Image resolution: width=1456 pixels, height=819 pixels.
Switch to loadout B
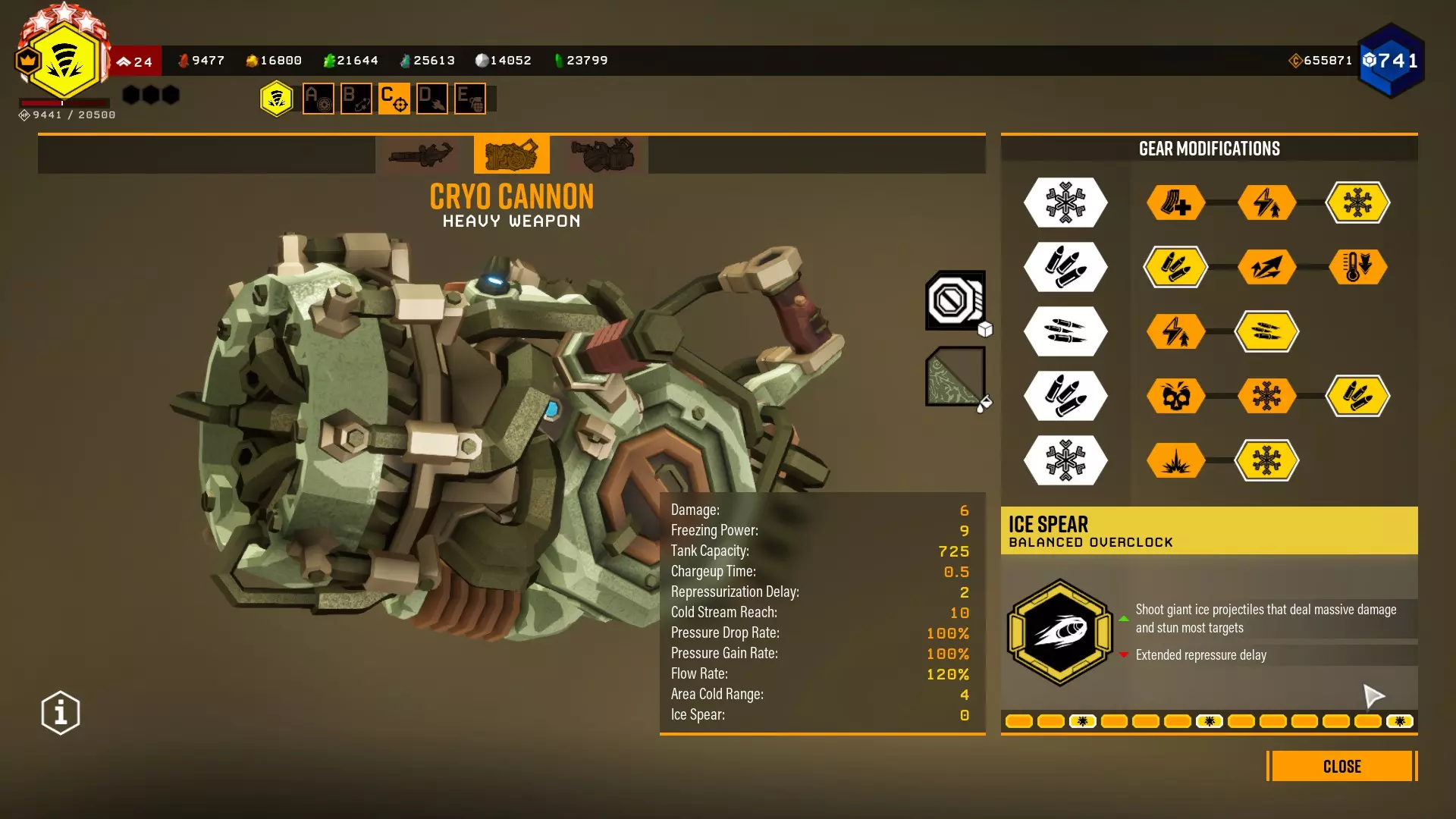click(x=356, y=99)
